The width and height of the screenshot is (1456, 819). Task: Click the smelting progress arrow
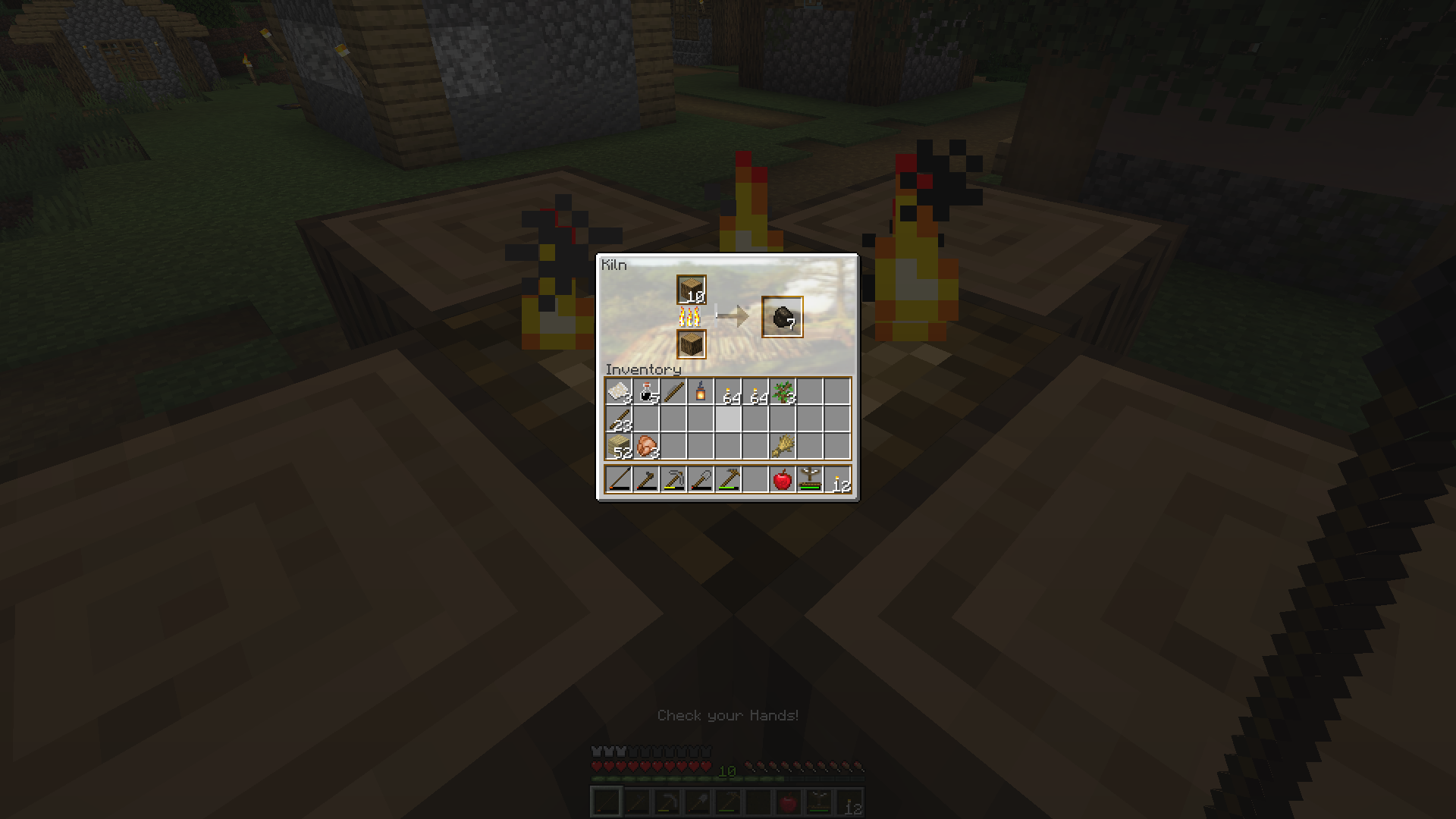coord(736,315)
